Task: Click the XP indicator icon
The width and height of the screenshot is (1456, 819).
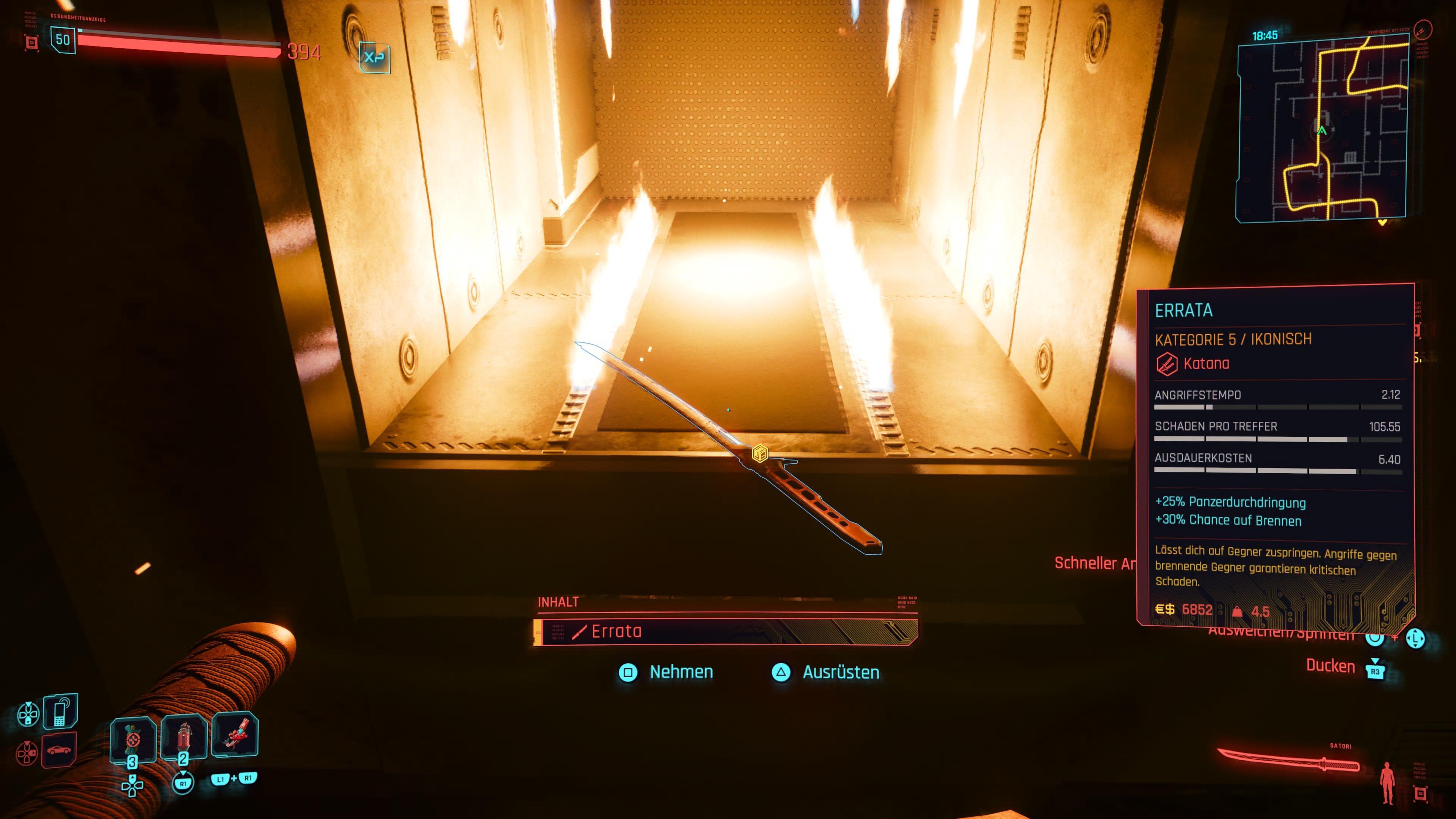Action: pos(374,57)
